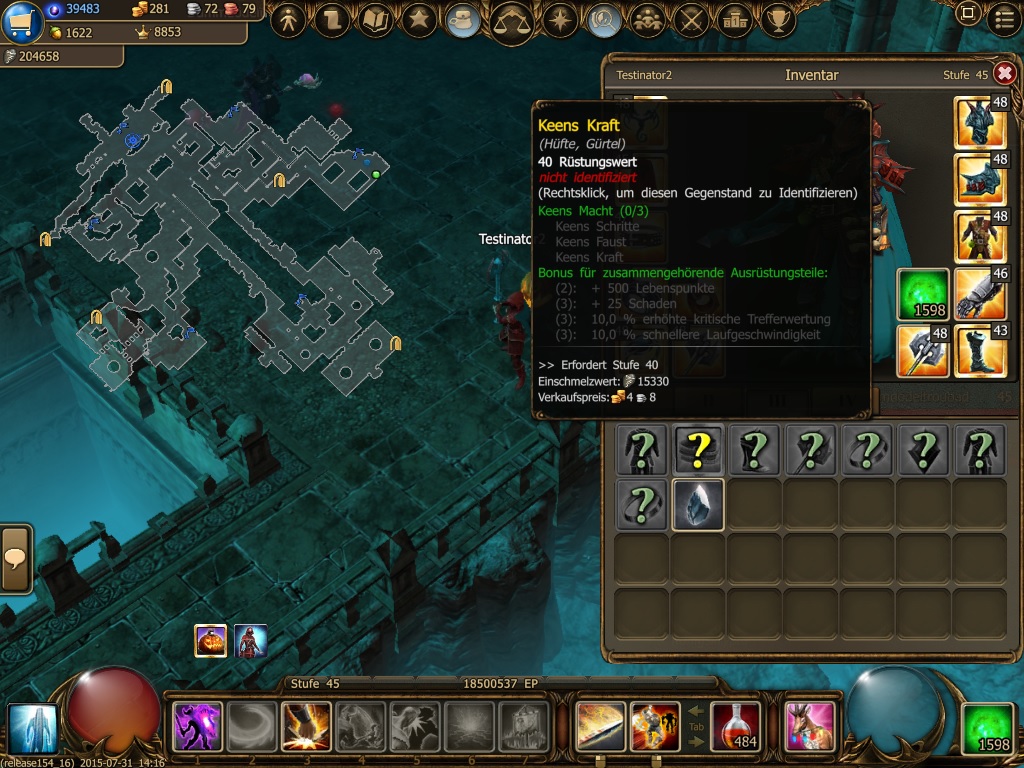The height and width of the screenshot is (768, 1024).
Task: Click the green essence slot in equipment
Action: (922, 294)
